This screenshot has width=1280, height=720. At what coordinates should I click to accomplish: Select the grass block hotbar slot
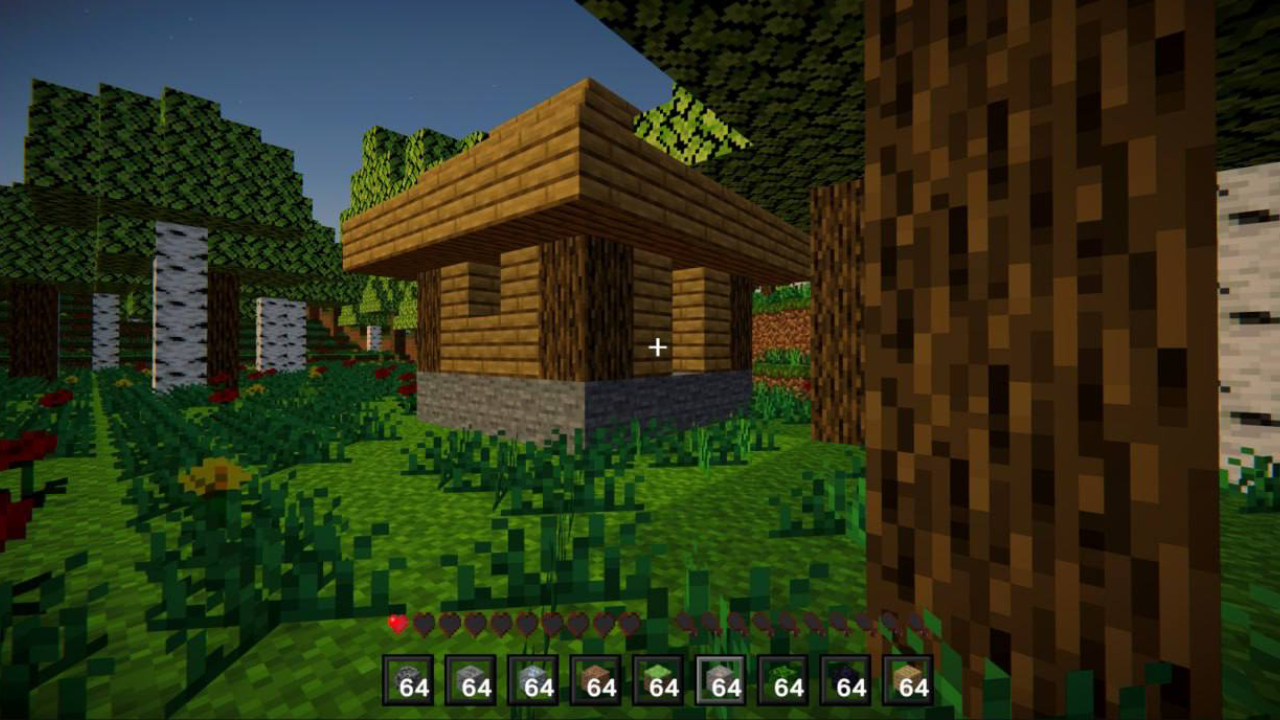pyautogui.click(x=658, y=680)
